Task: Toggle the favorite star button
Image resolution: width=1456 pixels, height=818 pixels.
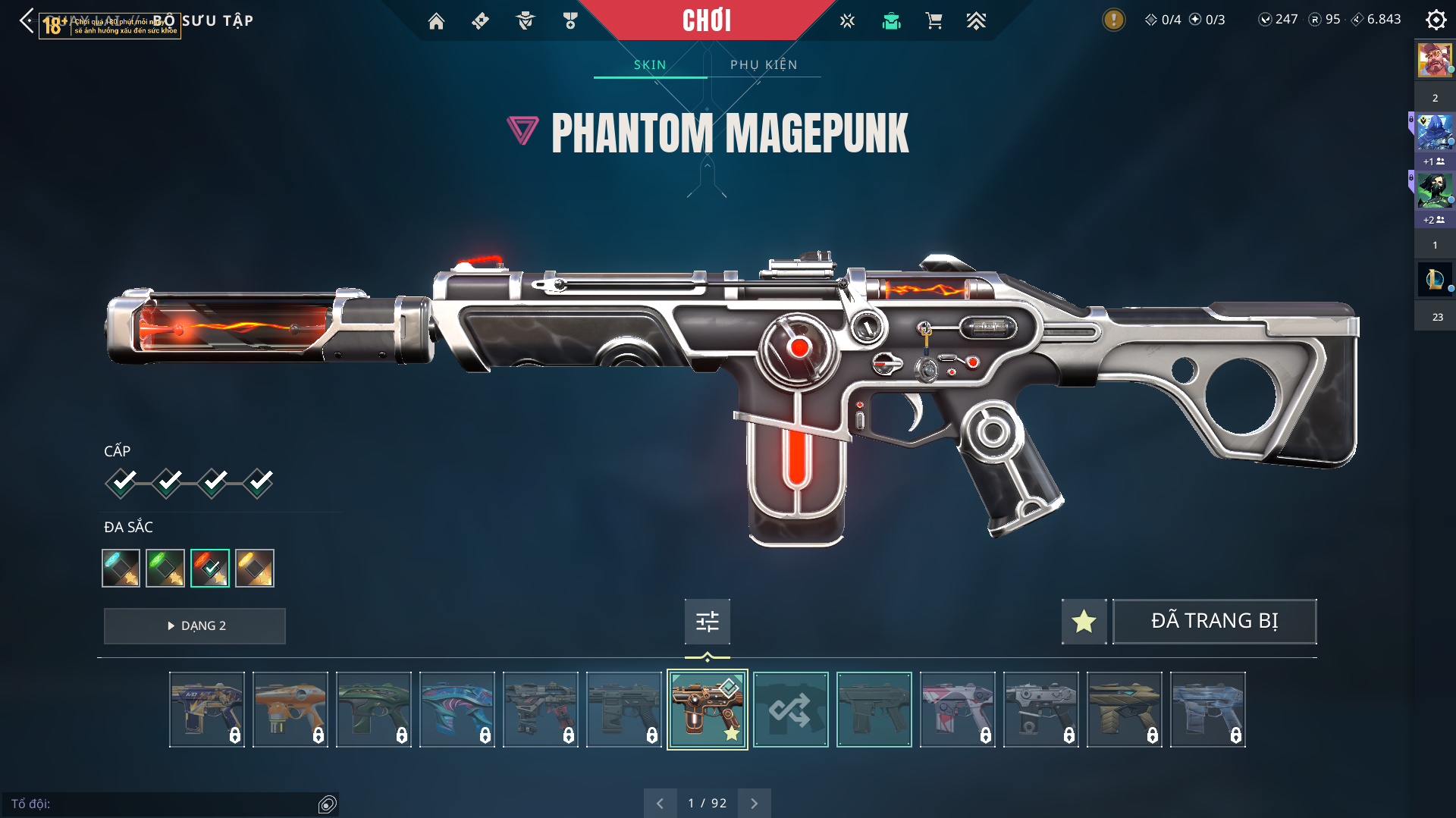Action: 1084,622
